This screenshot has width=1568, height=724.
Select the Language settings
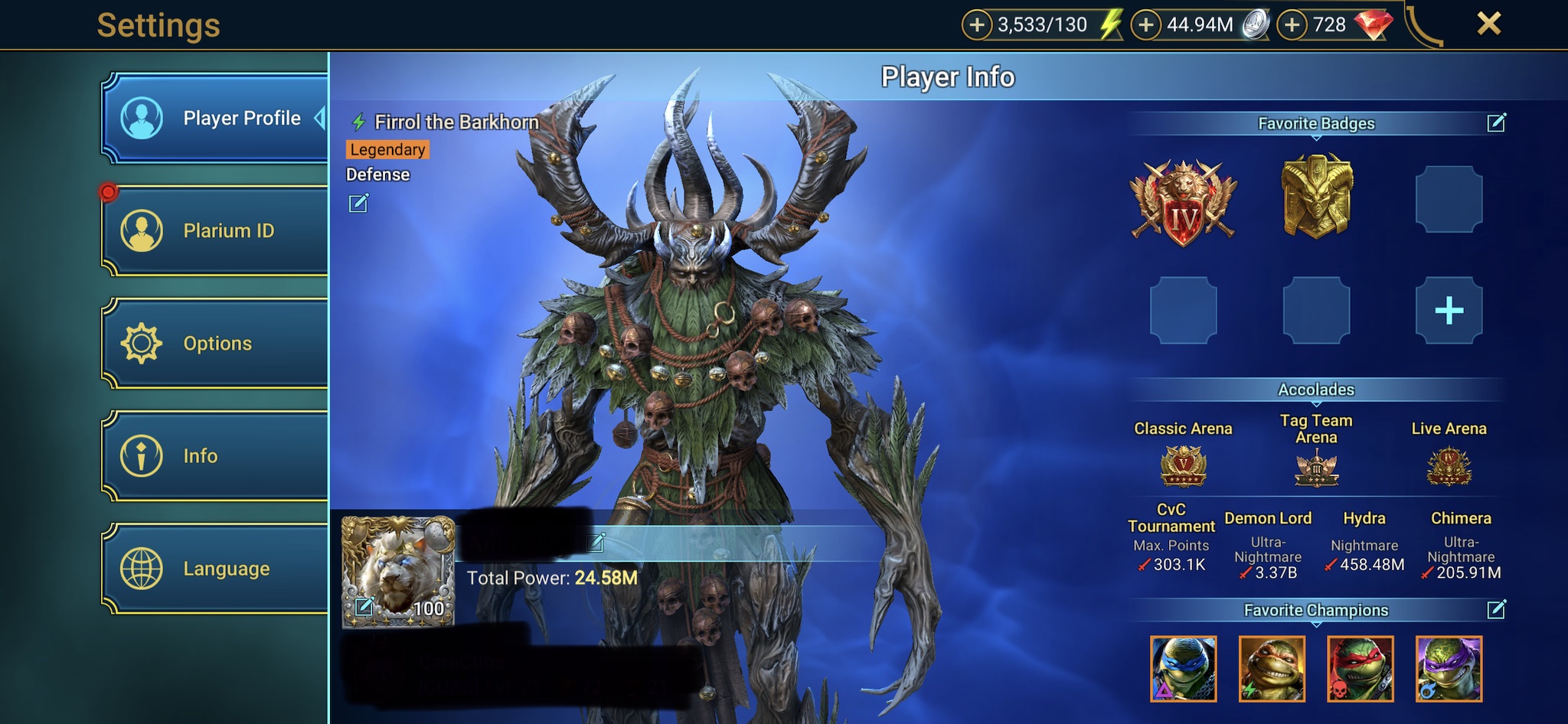pos(214,569)
